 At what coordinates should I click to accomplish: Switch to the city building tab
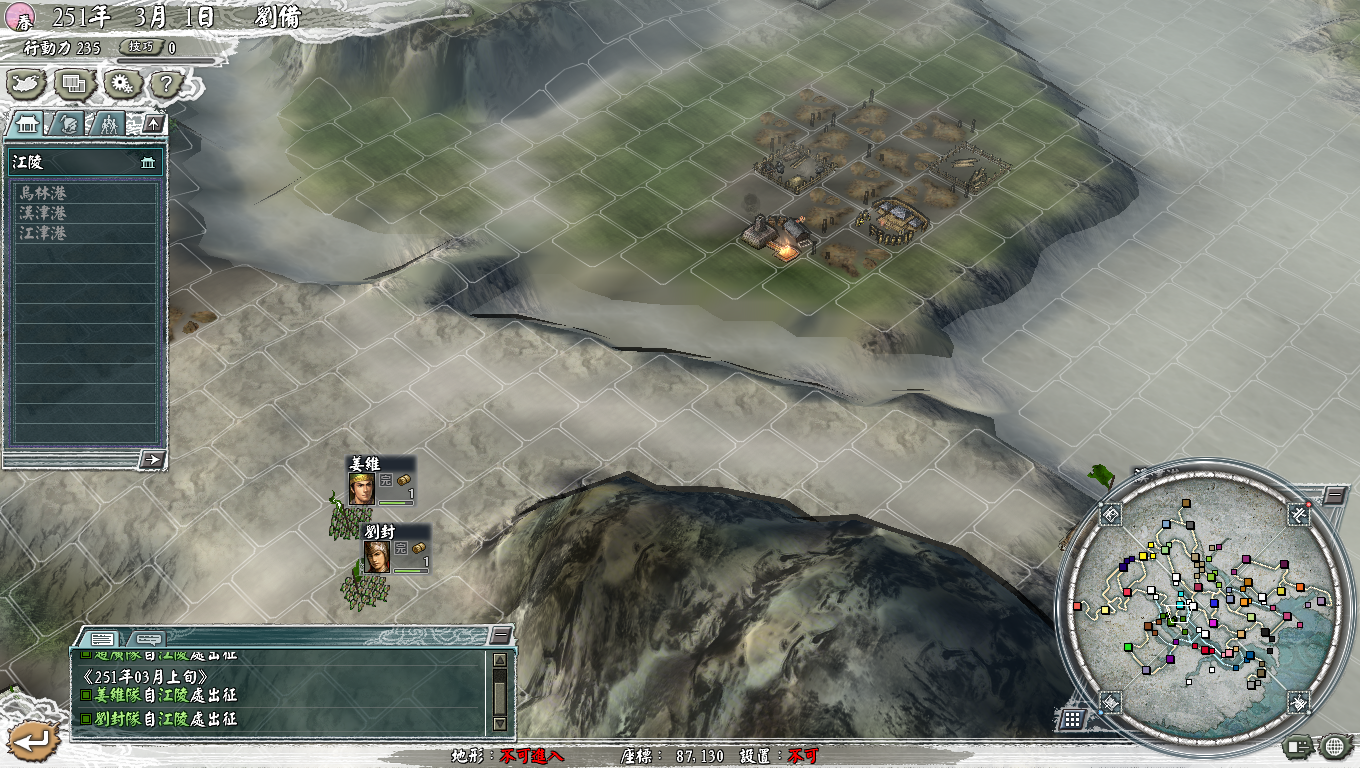pyautogui.click(x=27, y=124)
